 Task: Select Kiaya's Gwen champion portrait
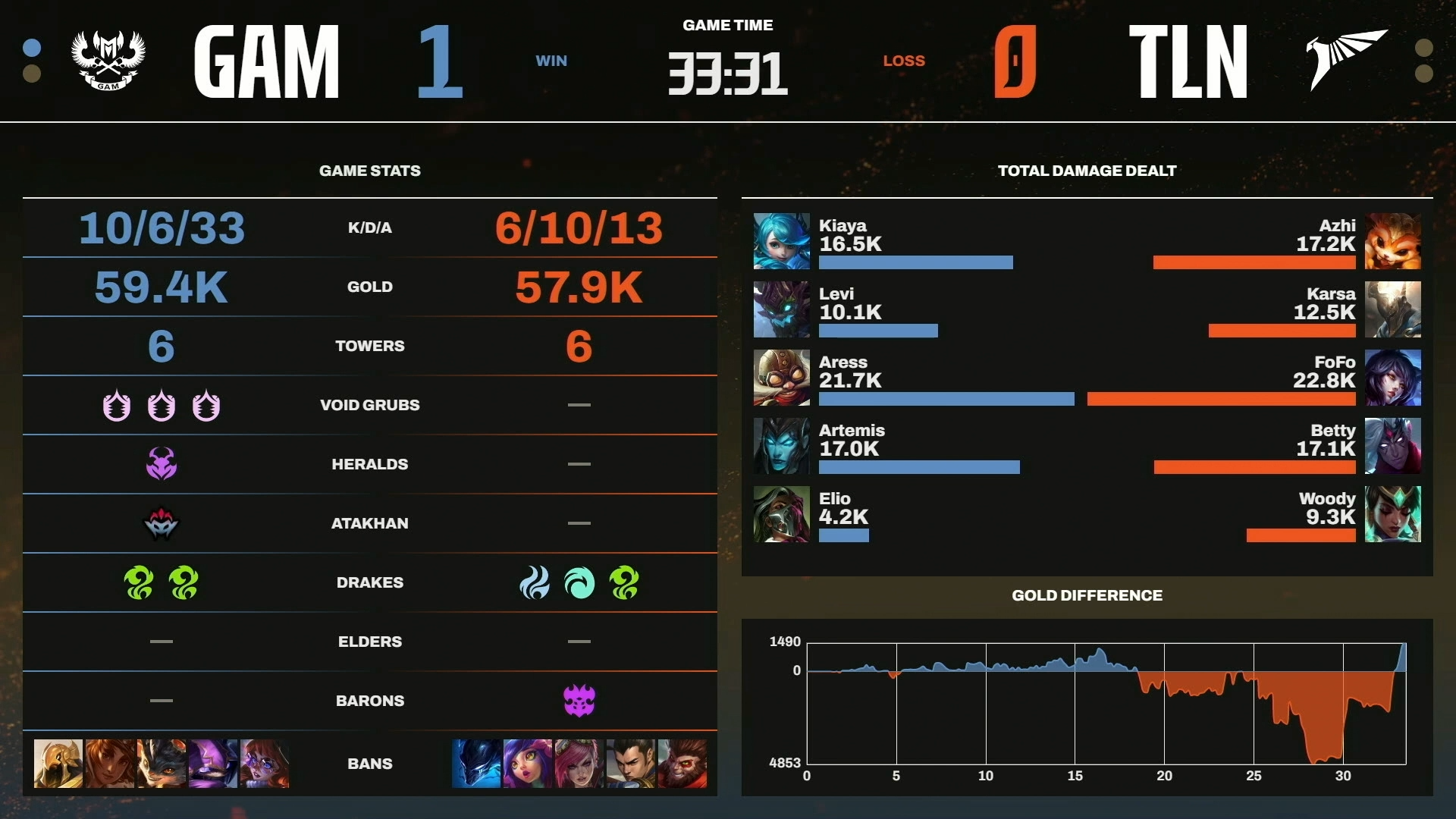(781, 241)
